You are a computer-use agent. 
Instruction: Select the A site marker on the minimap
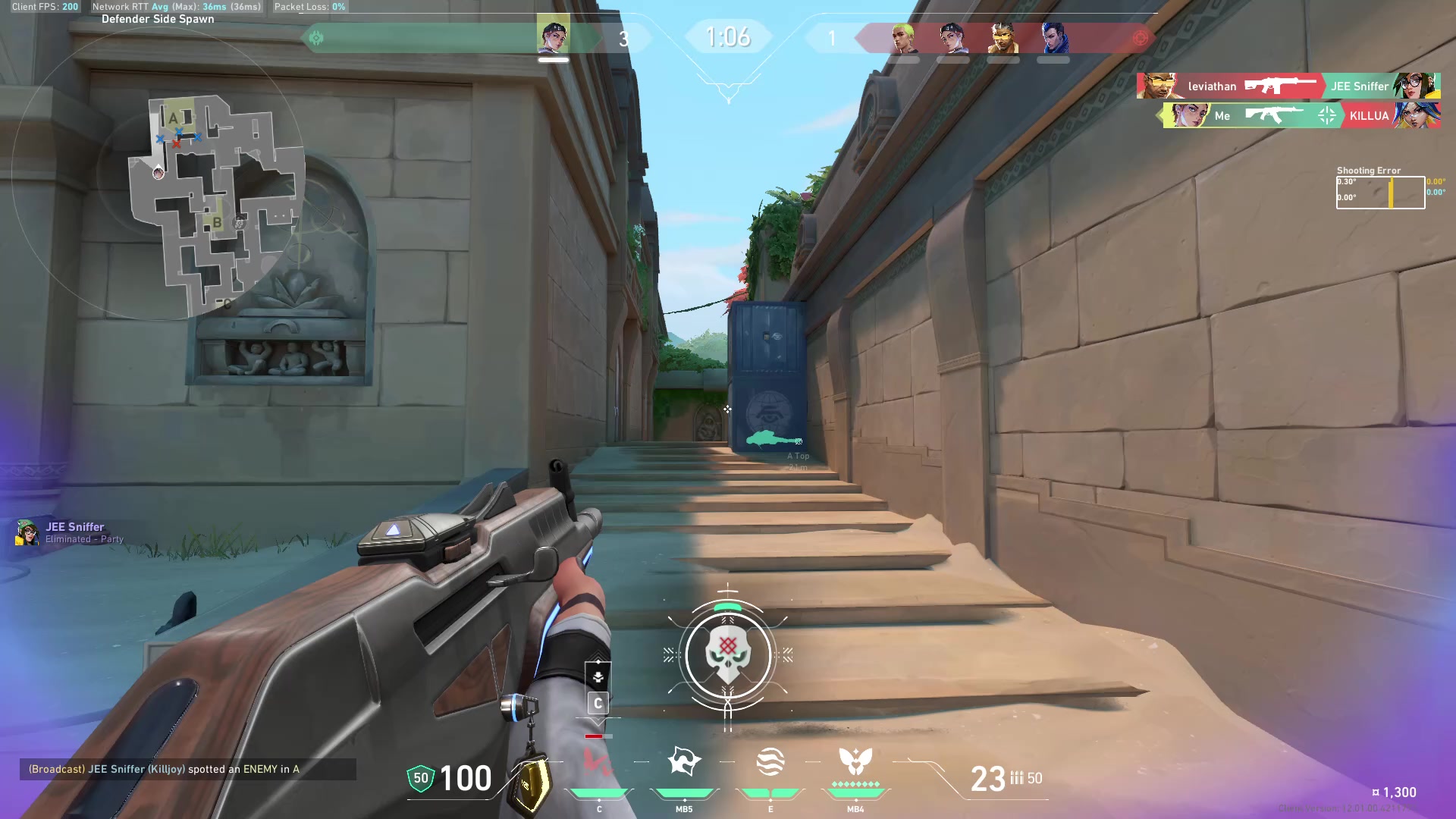(173, 118)
